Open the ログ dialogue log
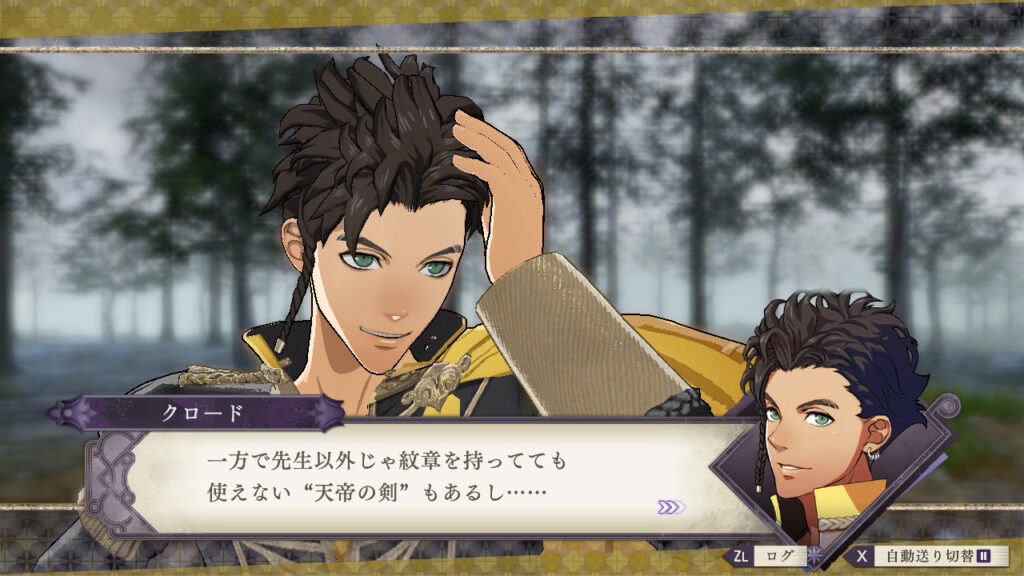This screenshot has width=1024, height=576. tap(769, 555)
